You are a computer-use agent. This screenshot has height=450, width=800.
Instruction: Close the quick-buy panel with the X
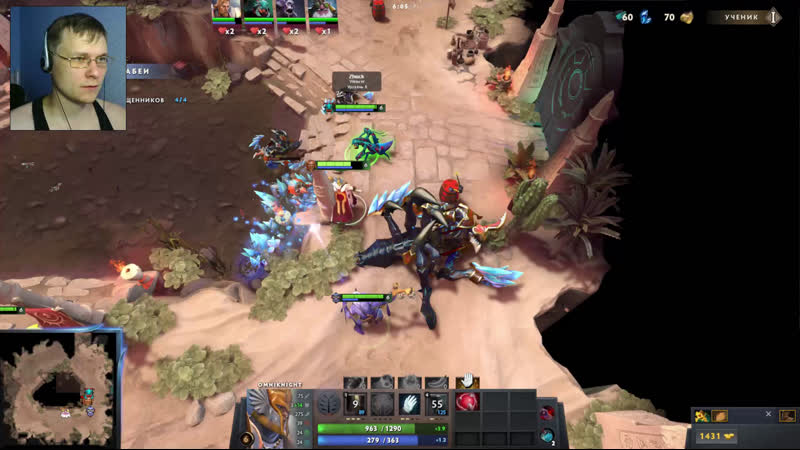[x=769, y=414]
